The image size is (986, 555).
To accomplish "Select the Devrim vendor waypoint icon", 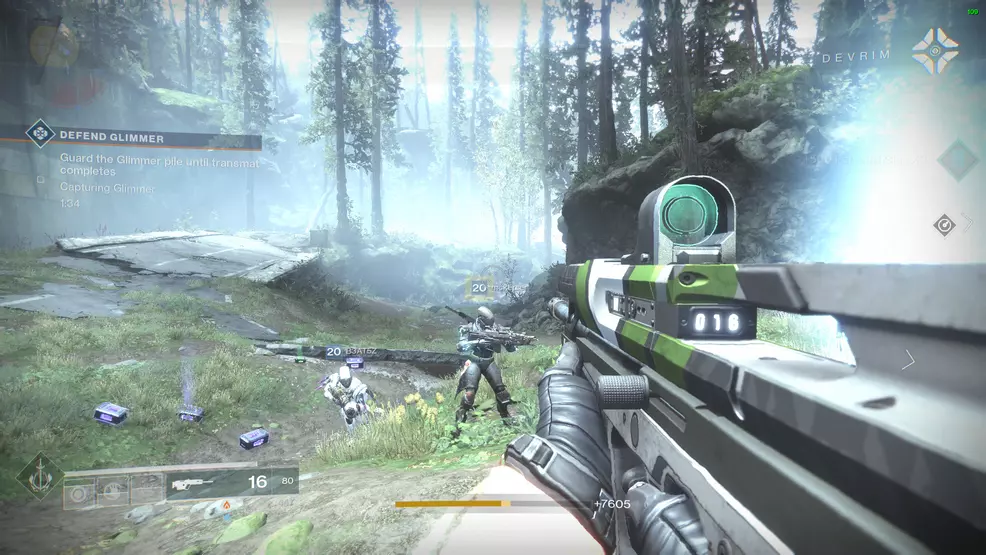I will [934, 52].
